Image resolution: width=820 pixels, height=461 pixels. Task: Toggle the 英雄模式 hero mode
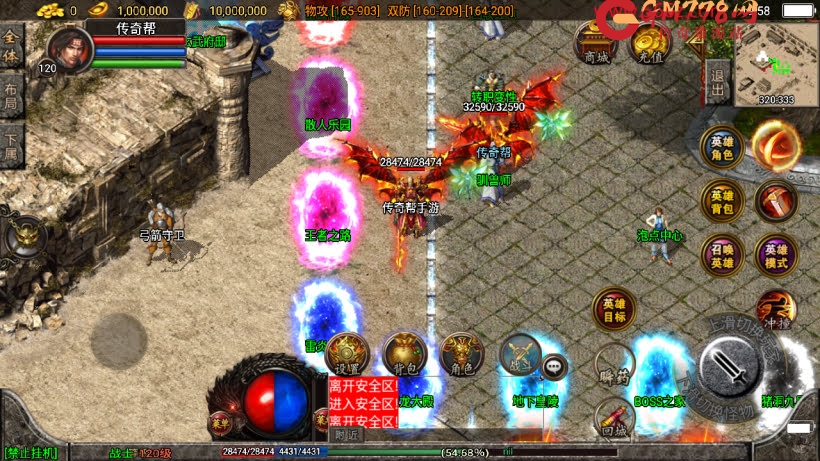coord(776,255)
